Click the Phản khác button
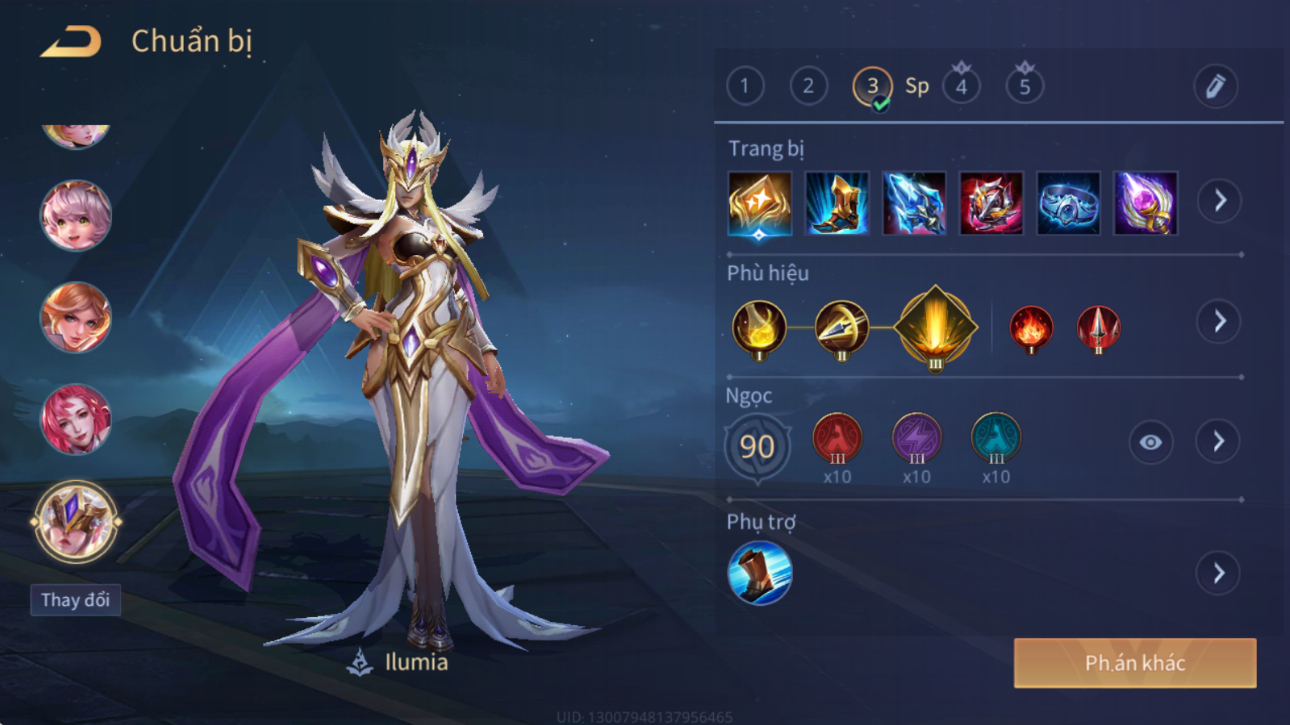This screenshot has height=725, width=1290. 1135,663
